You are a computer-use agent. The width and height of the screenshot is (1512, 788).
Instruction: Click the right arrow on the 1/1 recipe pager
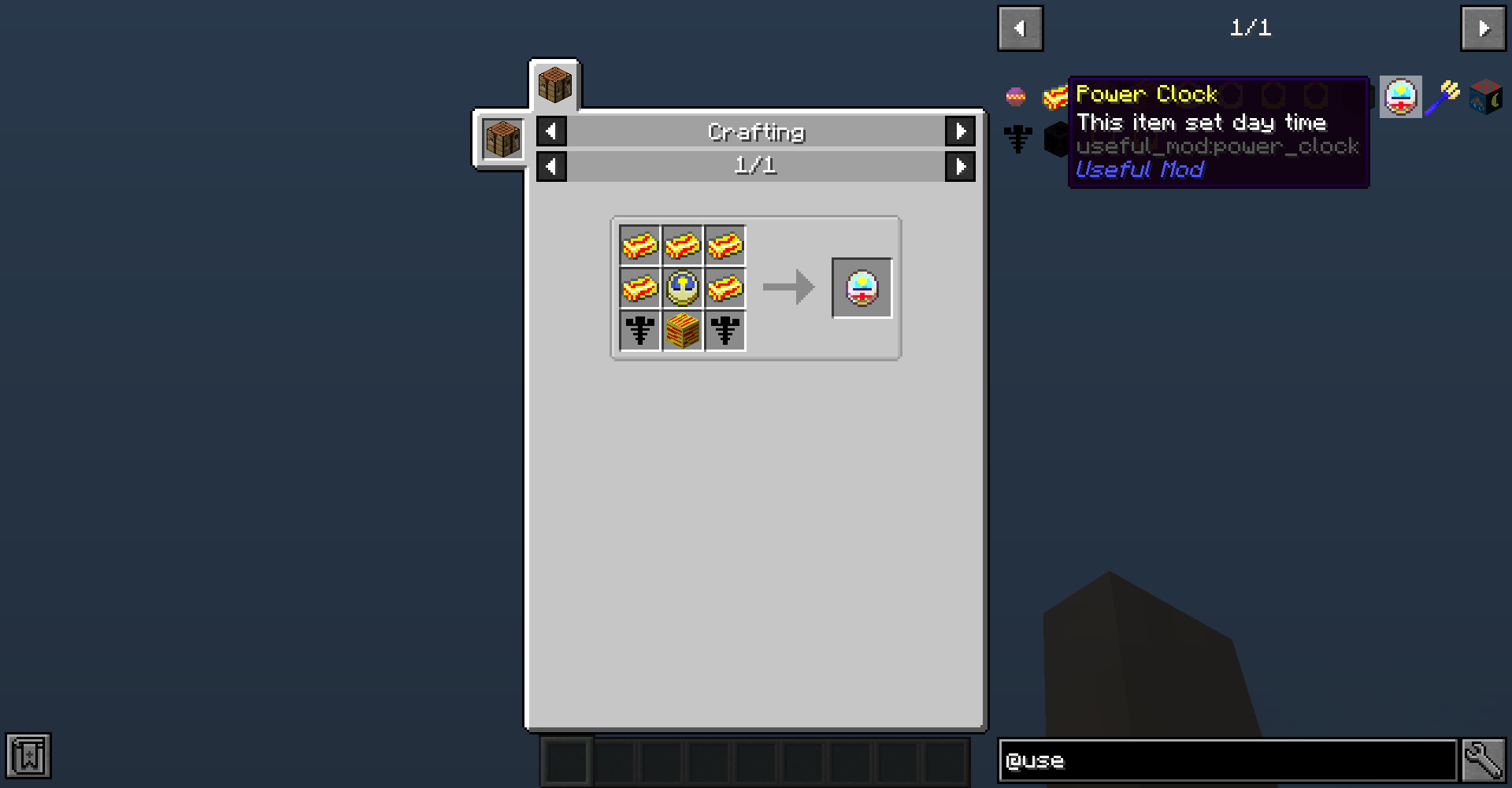tap(960, 166)
